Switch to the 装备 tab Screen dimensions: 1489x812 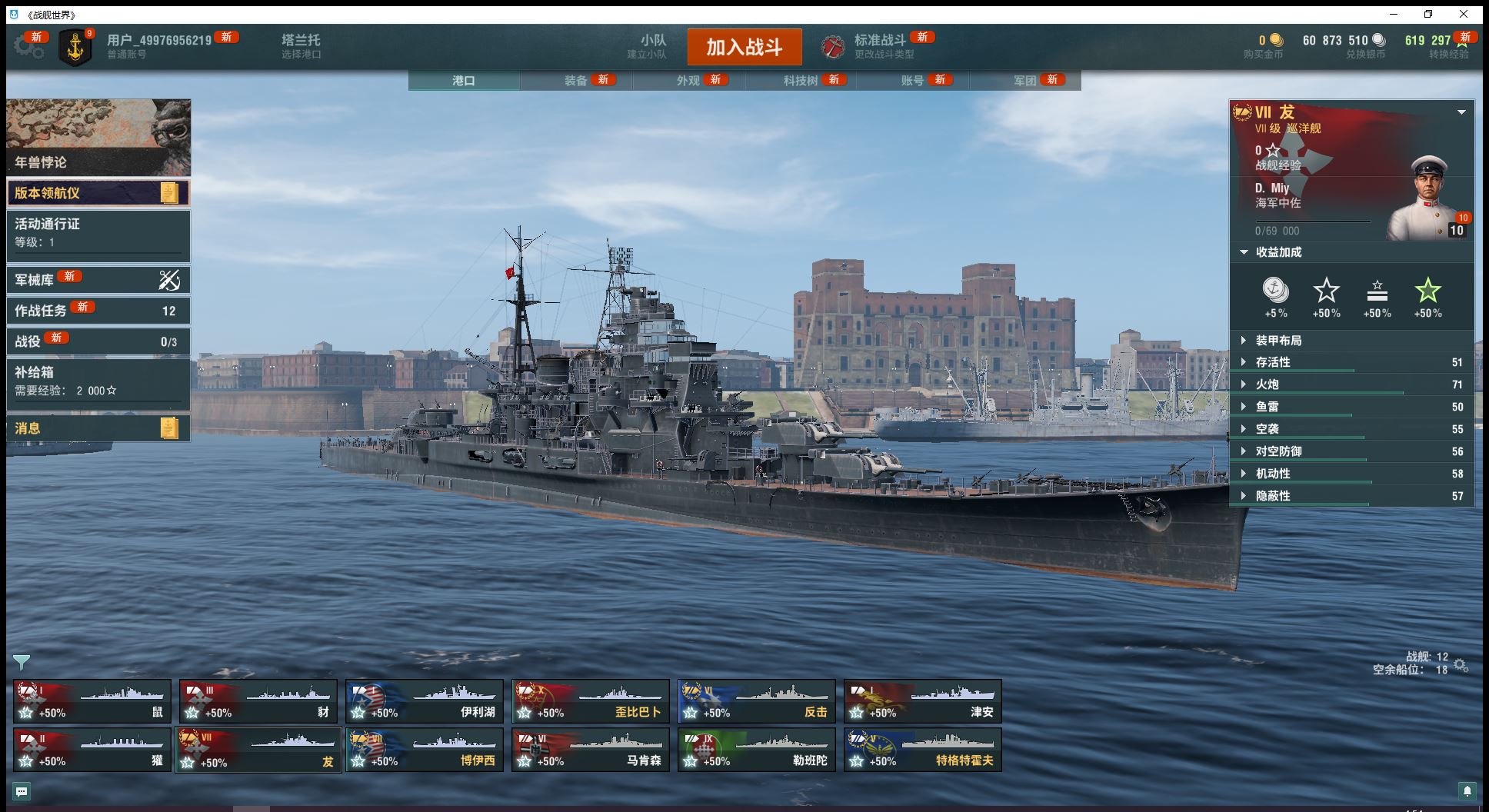tap(576, 81)
